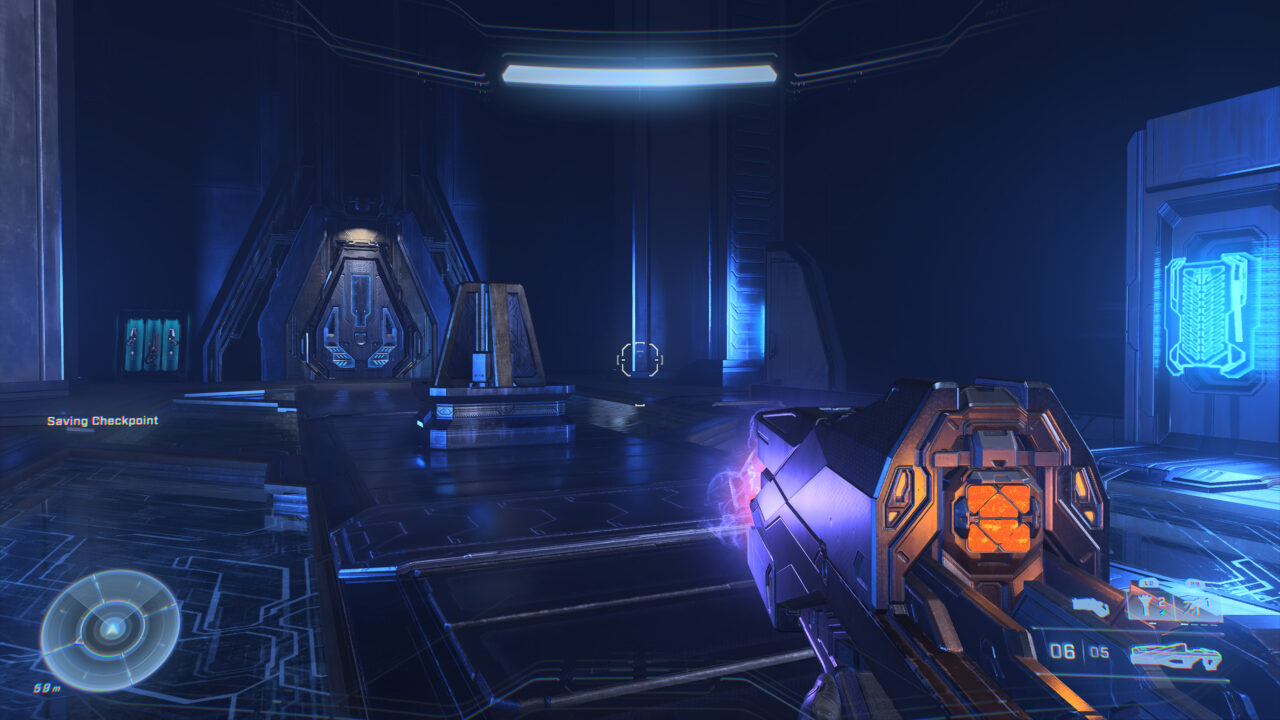Viewport: 1280px width, 720px height.
Task: Click the green charge pip under the Drop Wall icon
Action: click(x=1161, y=612)
